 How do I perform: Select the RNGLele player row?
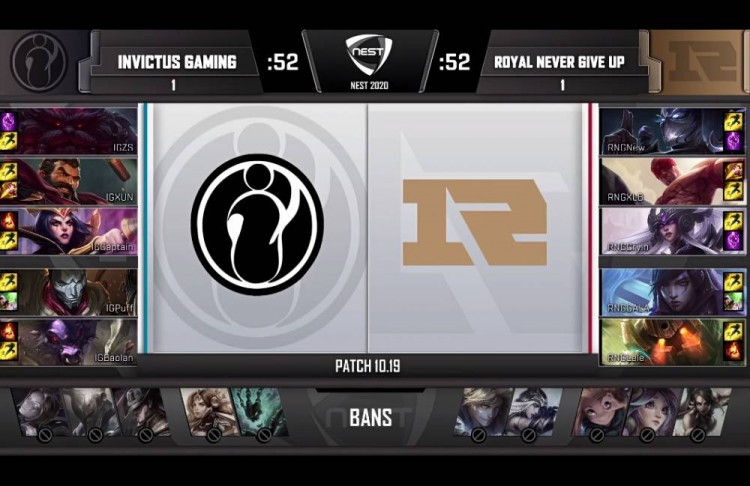click(660, 341)
